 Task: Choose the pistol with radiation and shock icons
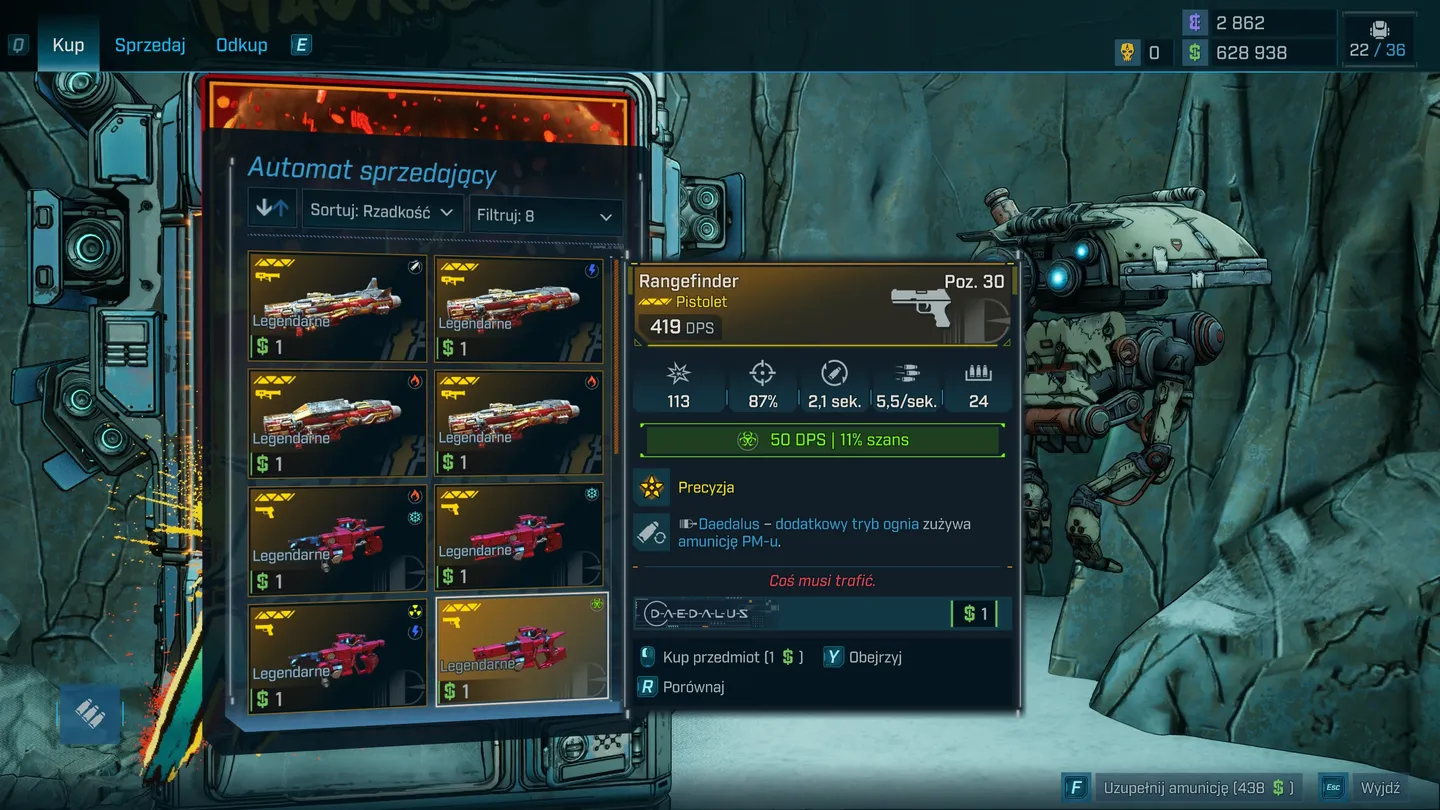337,656
